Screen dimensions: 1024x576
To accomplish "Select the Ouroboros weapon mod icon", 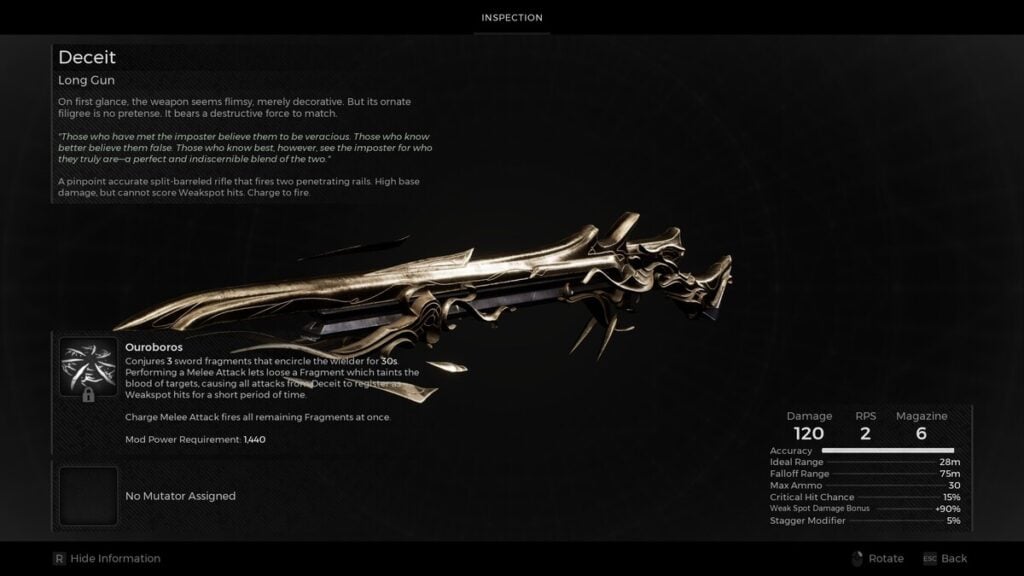I will [x=88, y=367].
